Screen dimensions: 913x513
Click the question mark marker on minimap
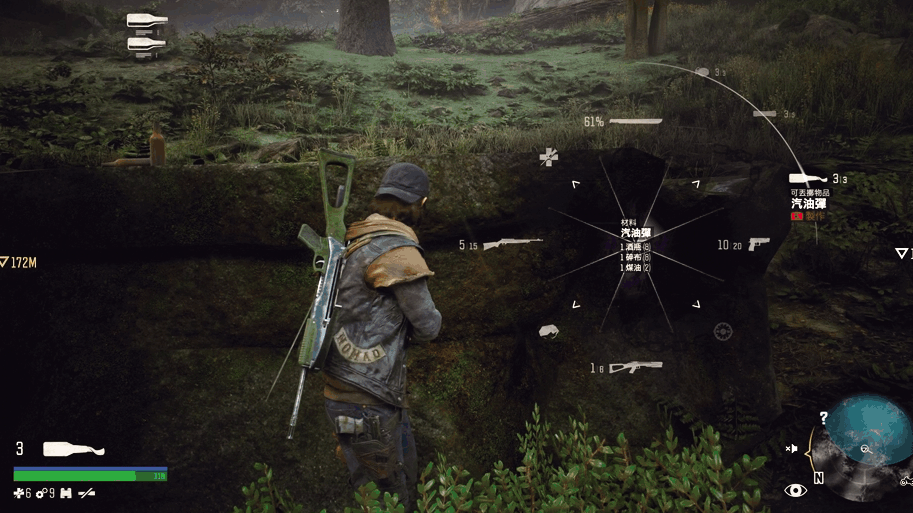point(823,418)
